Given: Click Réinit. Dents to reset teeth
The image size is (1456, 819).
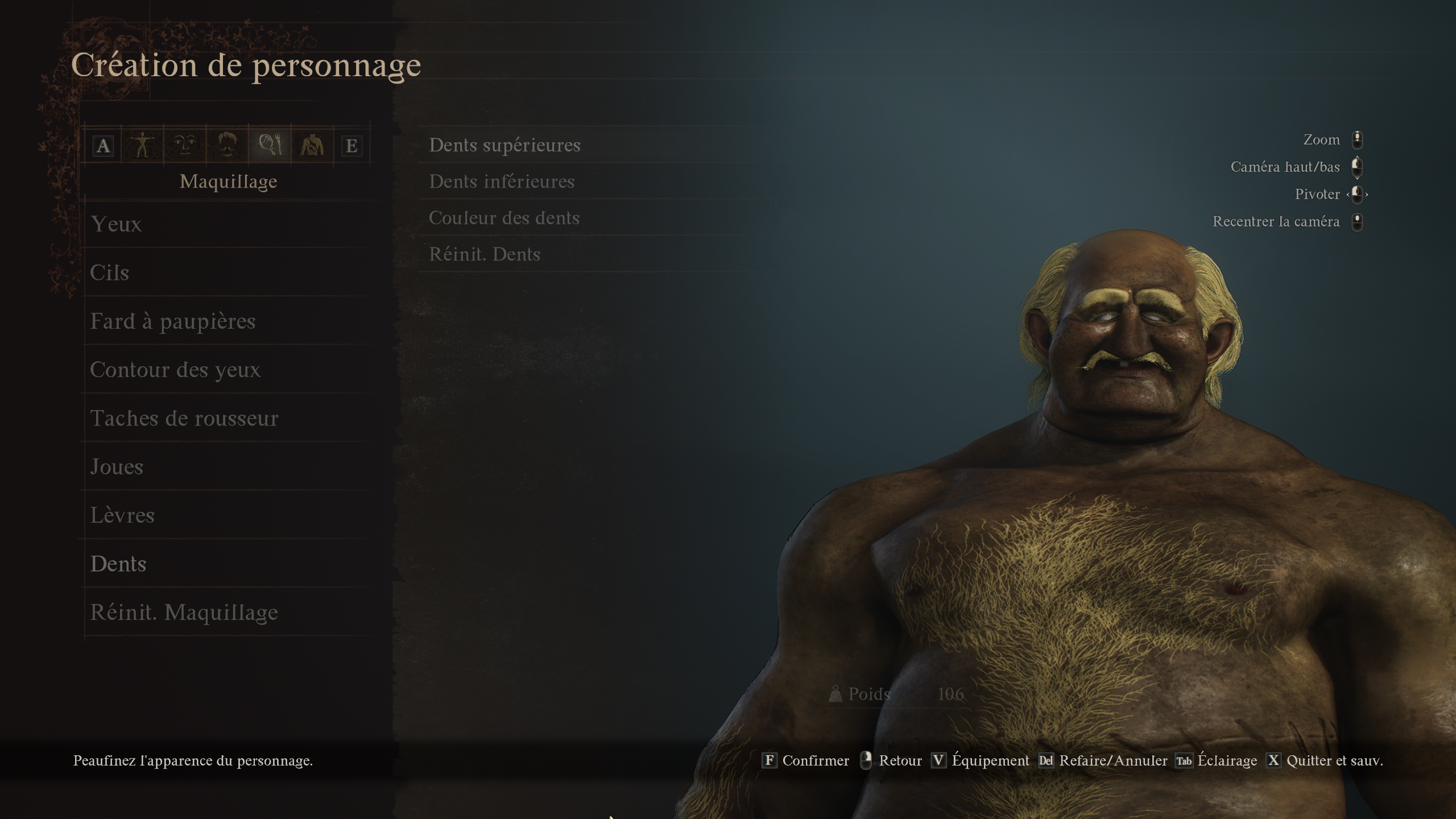Looking at the screenshot, I should 485,254.
